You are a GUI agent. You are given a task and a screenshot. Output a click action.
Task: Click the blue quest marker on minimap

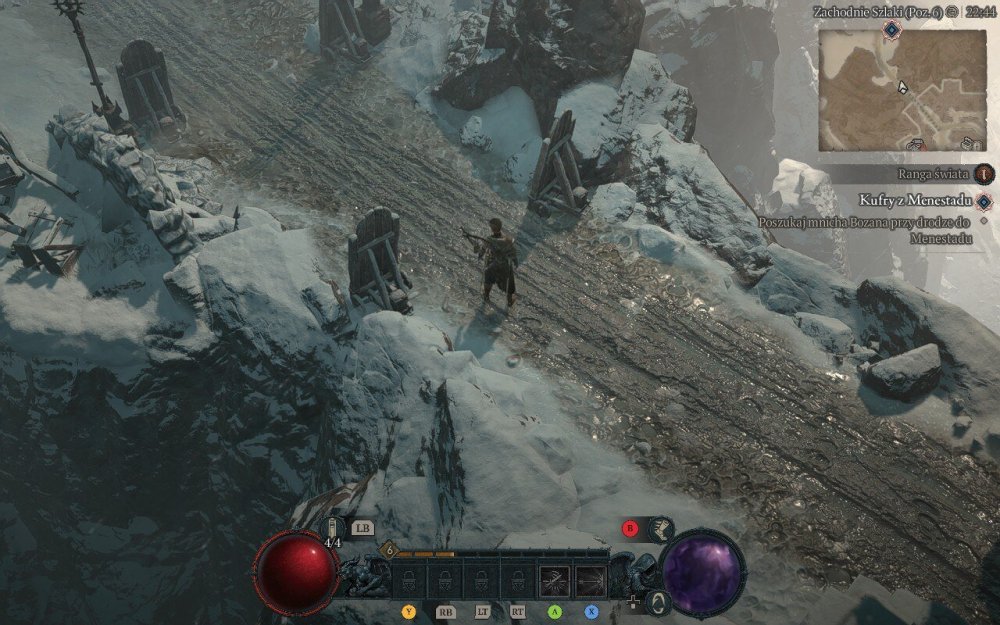[890, 31]
